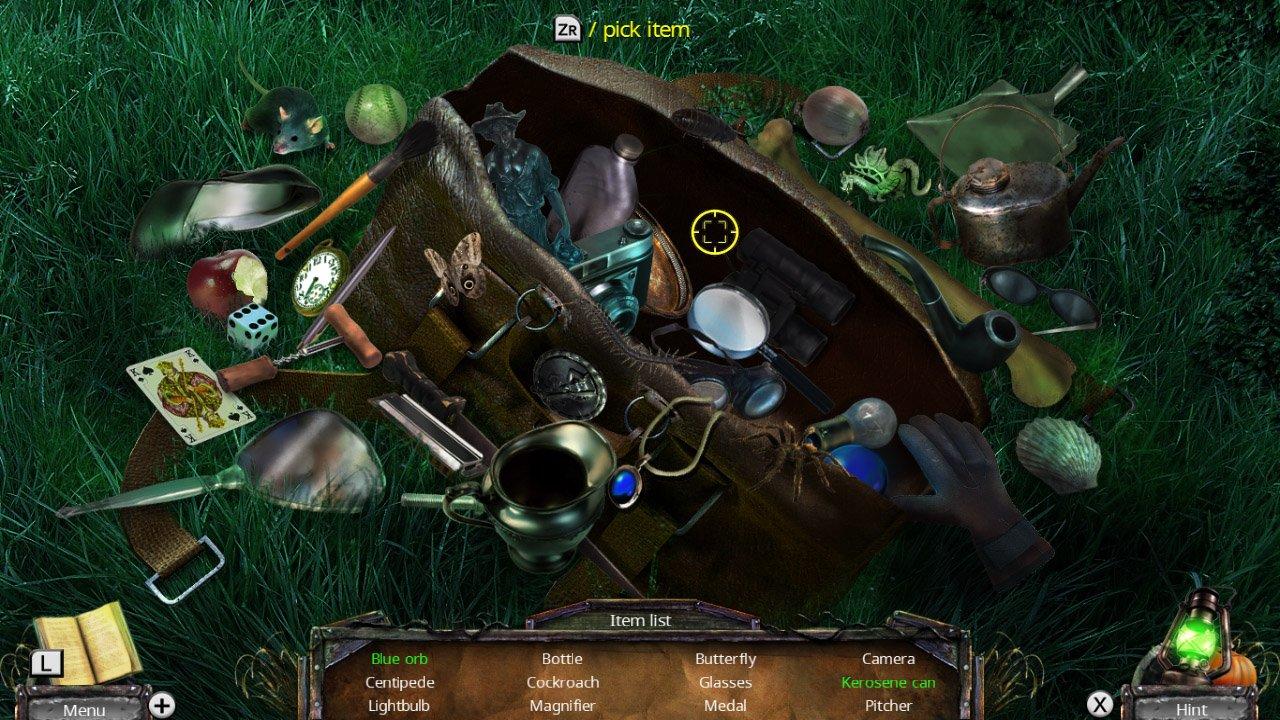Select Magnifier in the item list
Image resolution: width=1280 pixels, height=720 pixels.
coord(562,706)
